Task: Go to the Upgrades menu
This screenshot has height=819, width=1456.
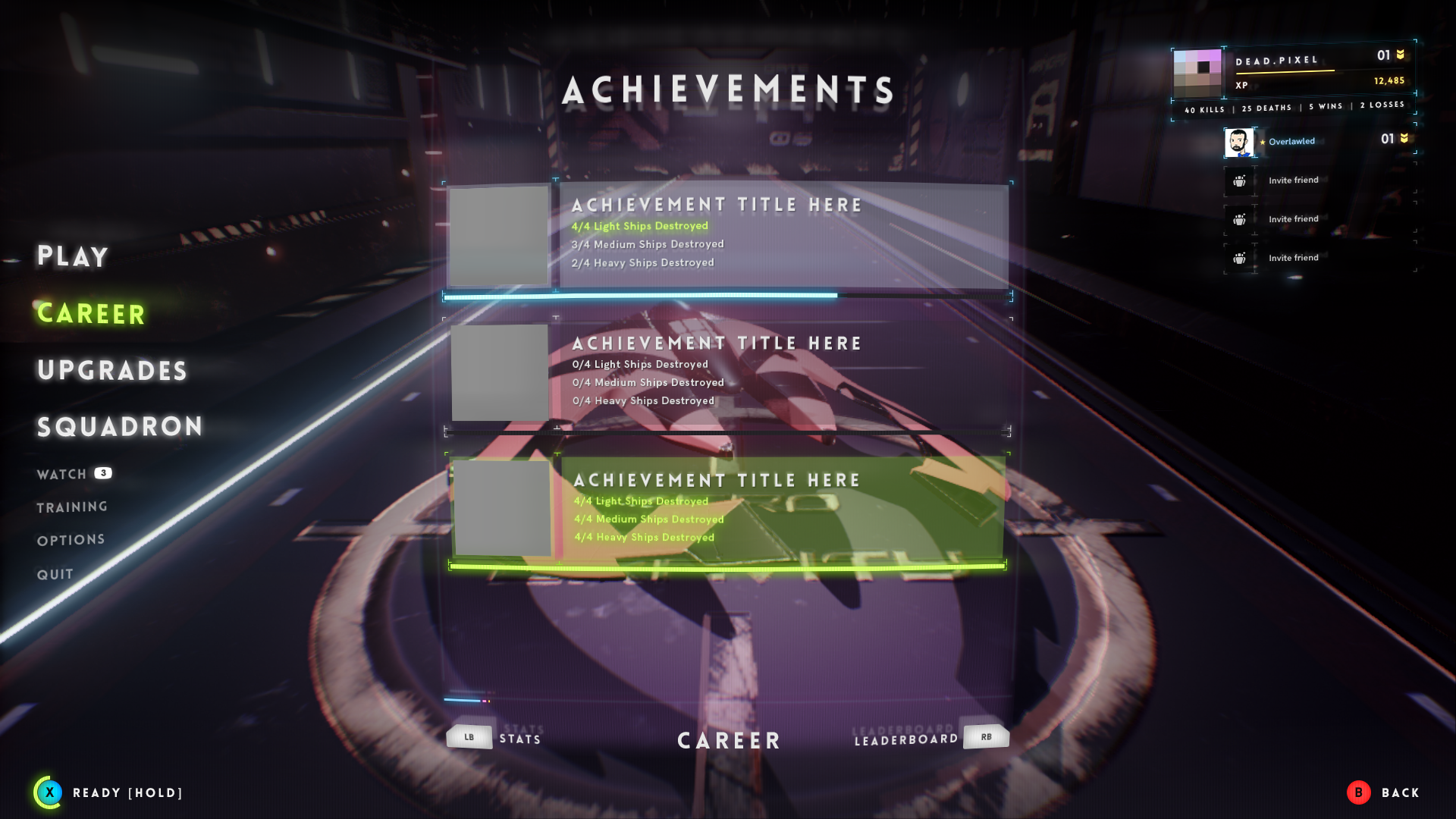Action: pos(112,371)
